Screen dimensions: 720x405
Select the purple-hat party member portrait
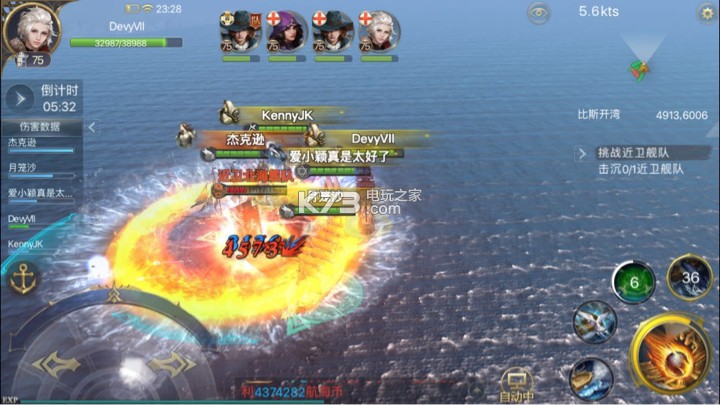click(x=286, y=32)
